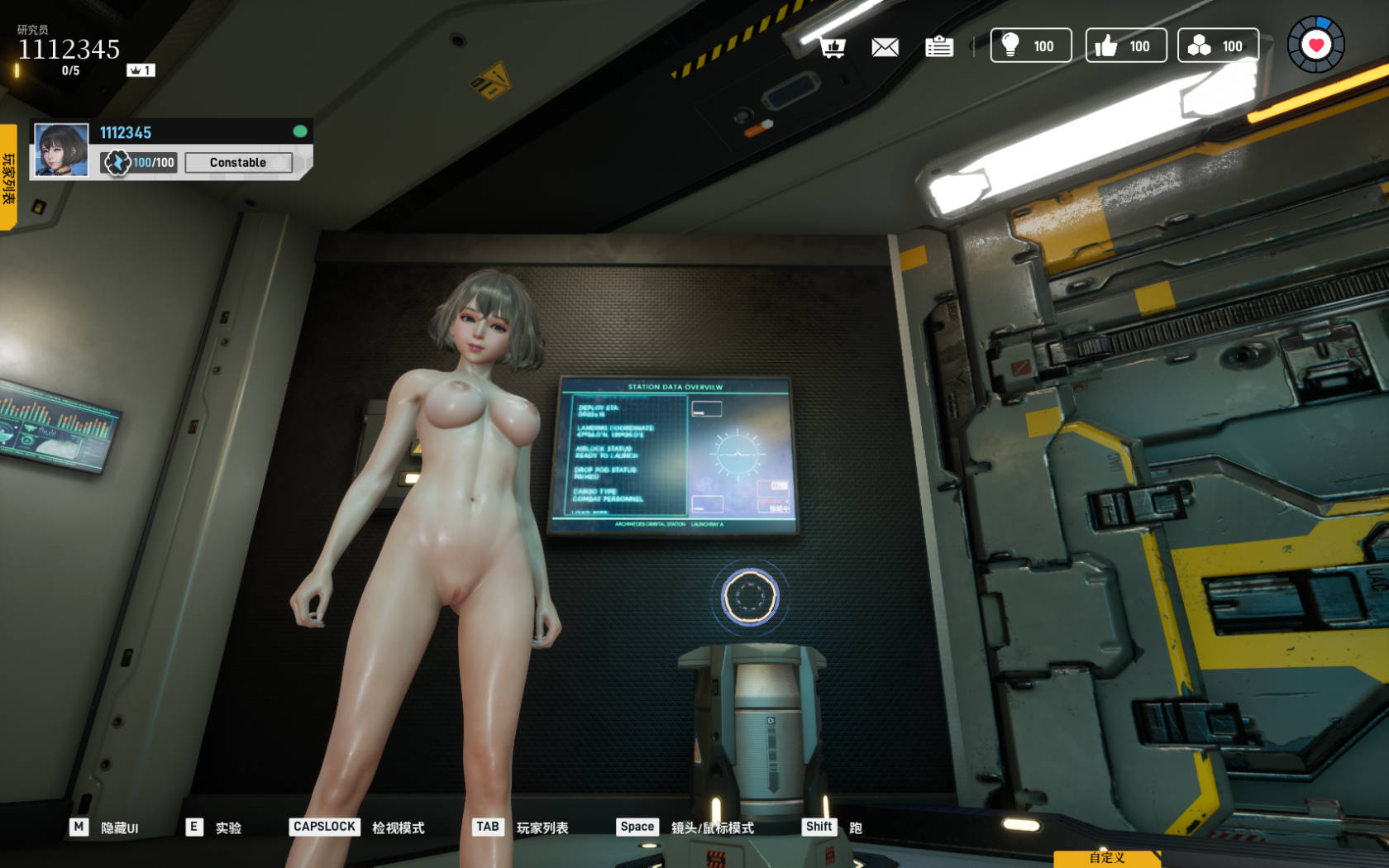Image resolution: width=1389 pixels, height=868 pixels.
Task: Open the shopping cart store
Action: click(833, 47)
